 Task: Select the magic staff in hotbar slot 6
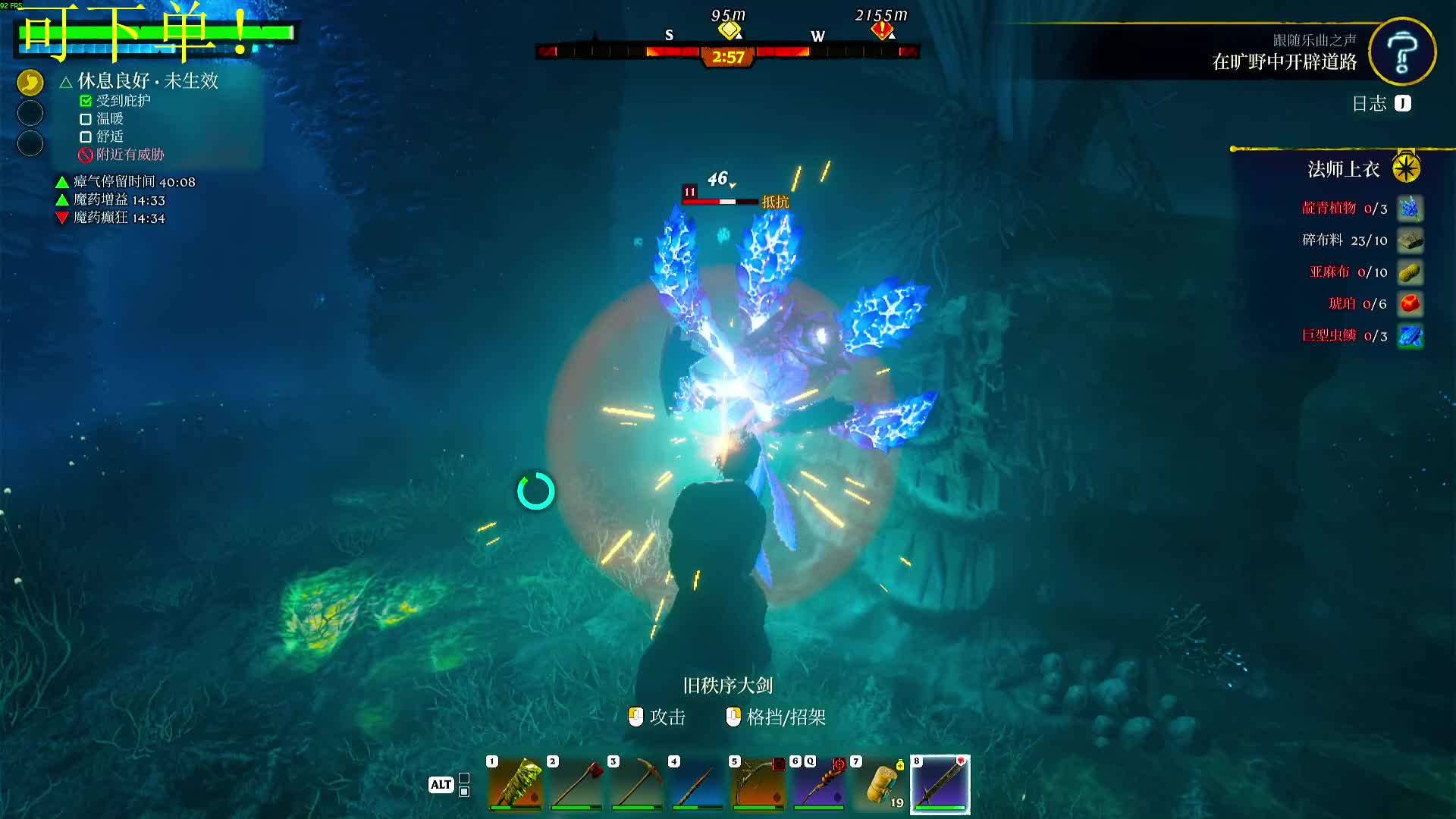tap(818, 784)
